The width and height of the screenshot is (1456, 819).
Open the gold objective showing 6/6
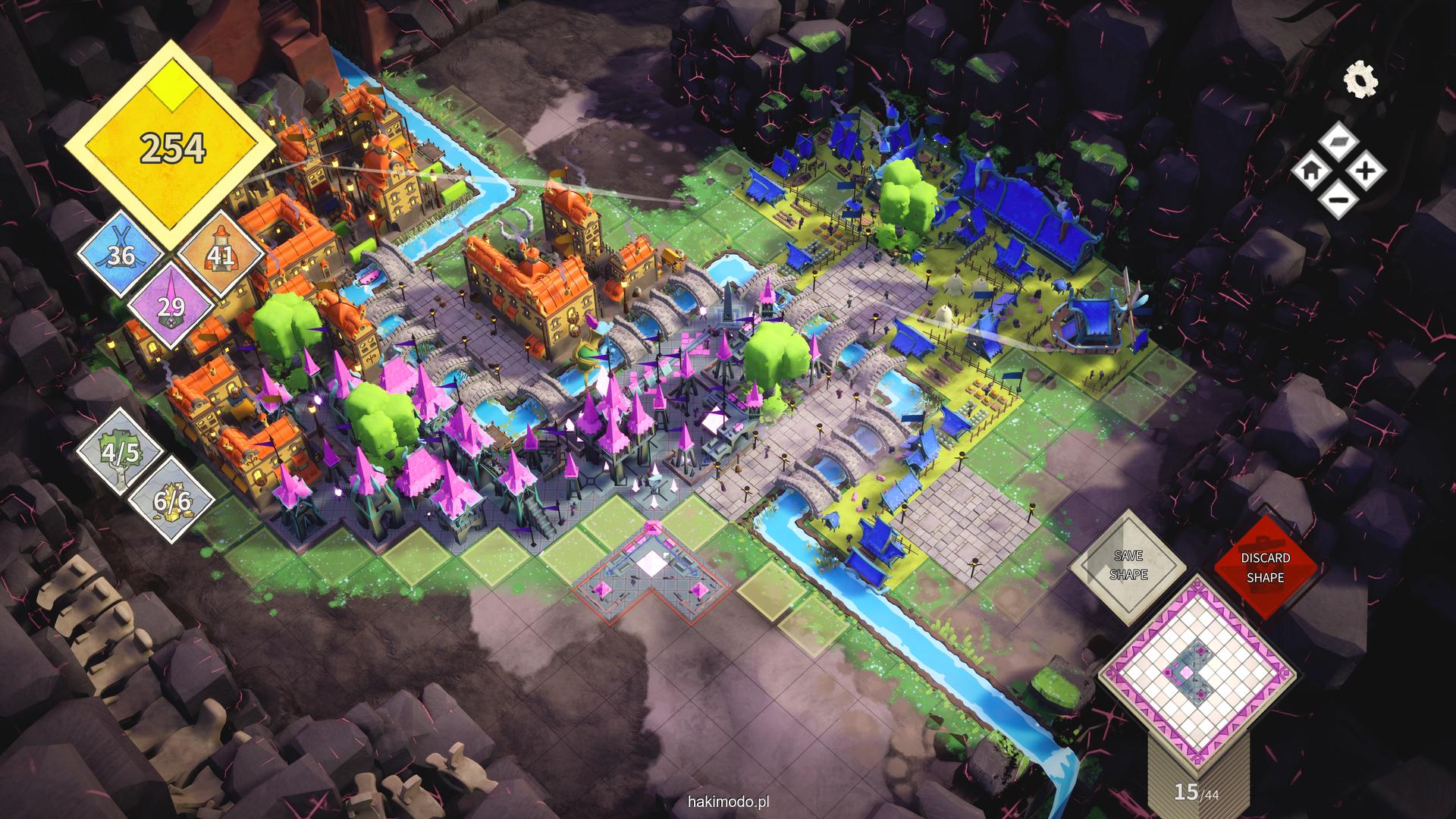(171, 500)
